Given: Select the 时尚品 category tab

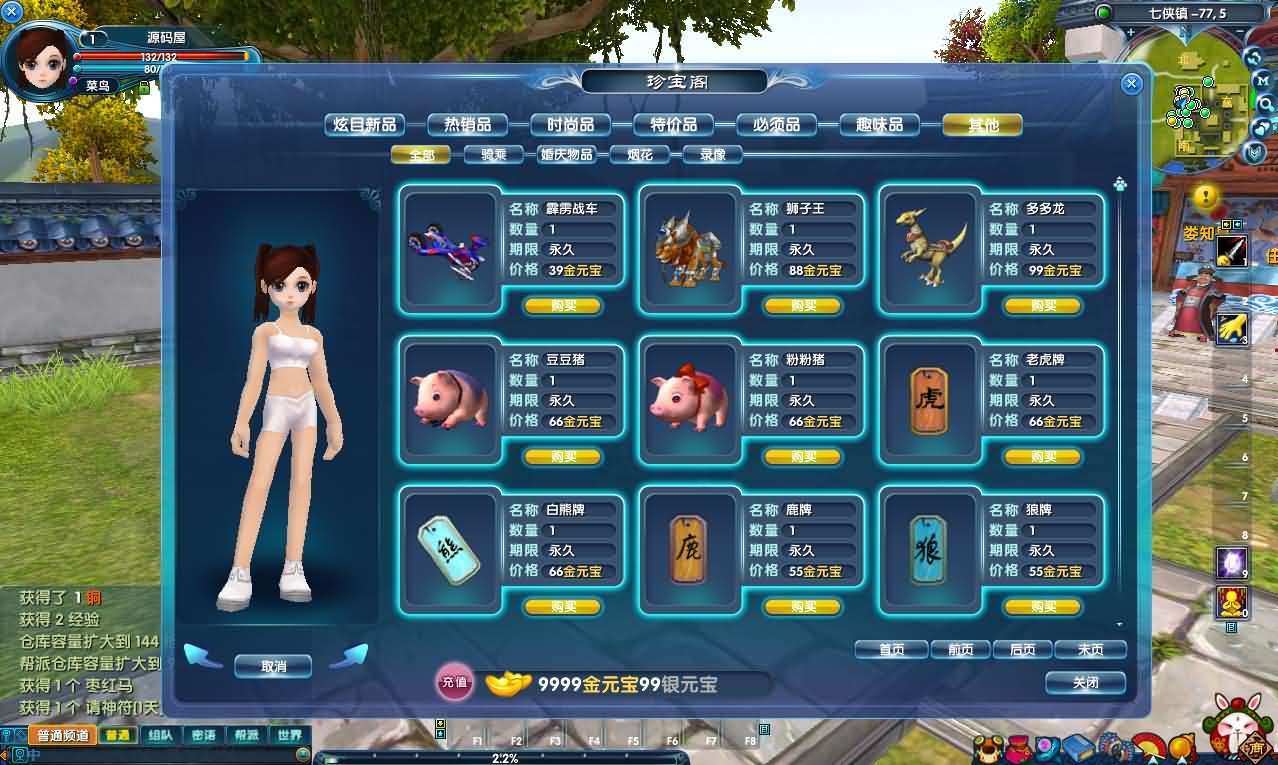Looking at the screenshot, I should point(570,125).
